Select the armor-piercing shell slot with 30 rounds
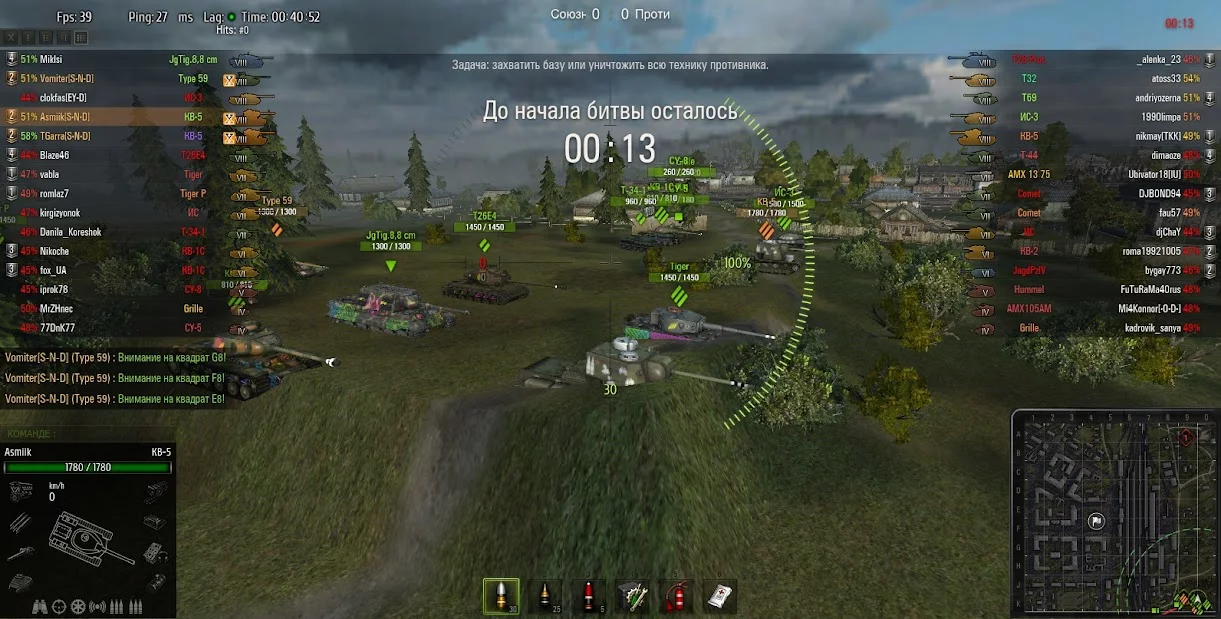Viewport: 1221px width, 619px height. (501, 596)
